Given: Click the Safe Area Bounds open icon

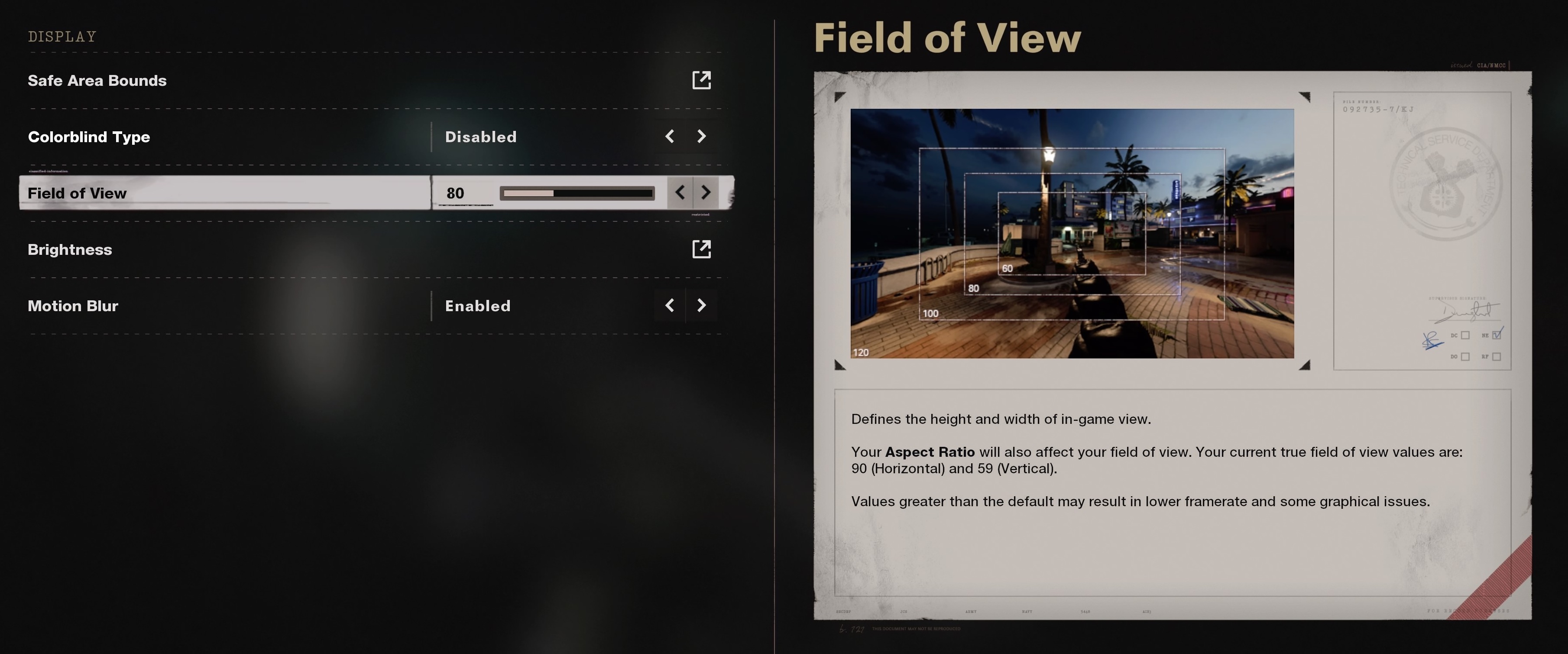Looking at the screenshot, I should 701,80.
